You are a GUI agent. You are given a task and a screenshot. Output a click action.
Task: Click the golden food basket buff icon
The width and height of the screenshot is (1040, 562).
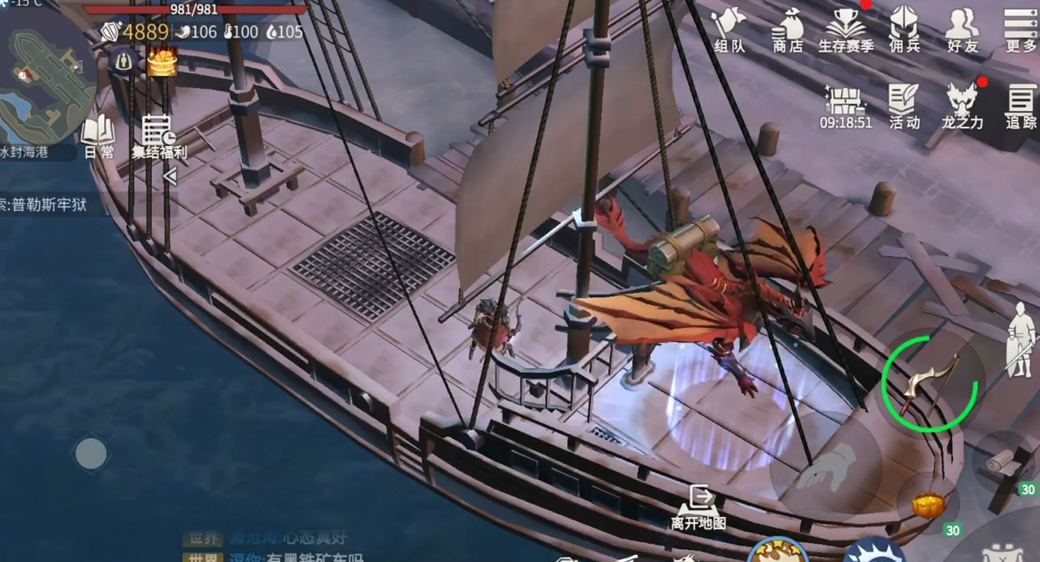[162, 62]
